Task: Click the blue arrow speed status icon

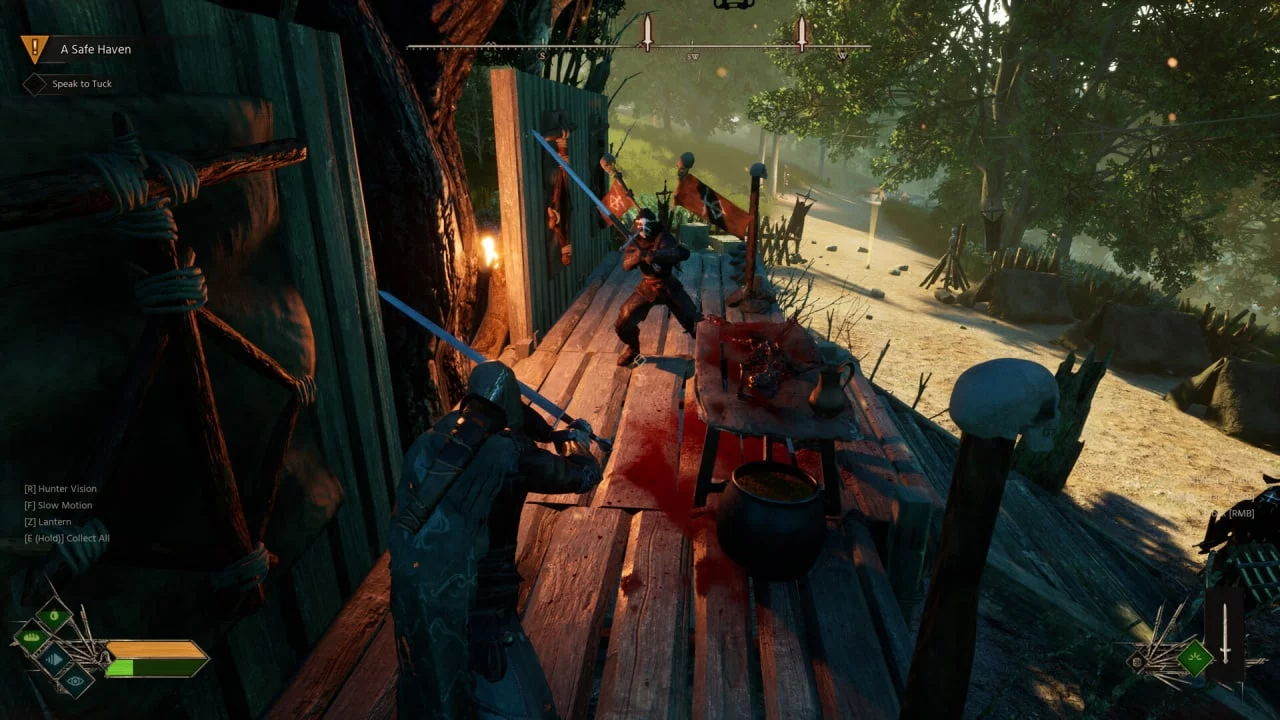Action: [x=53, y=659]
